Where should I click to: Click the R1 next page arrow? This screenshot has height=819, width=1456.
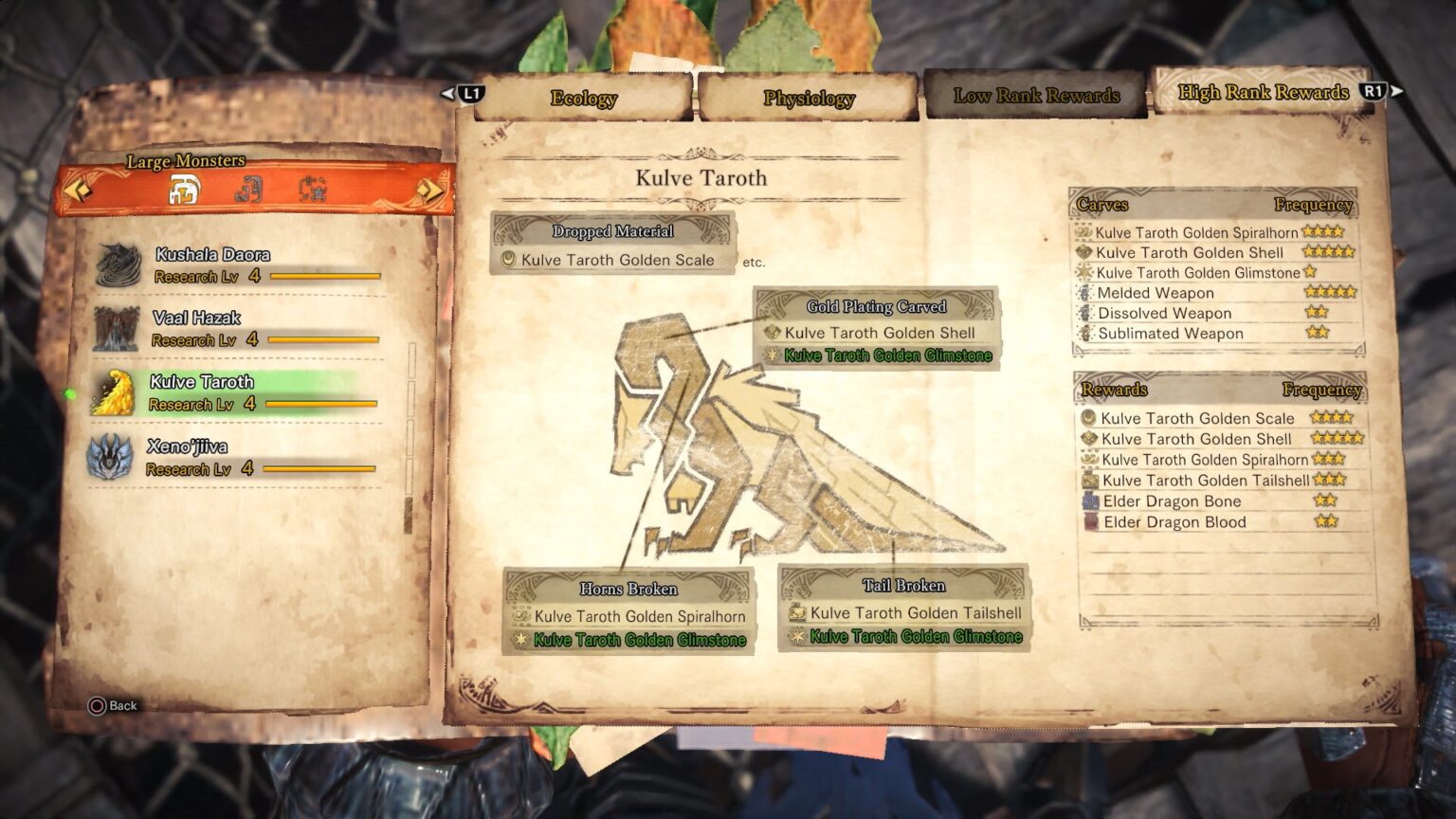click(1374, 93)
